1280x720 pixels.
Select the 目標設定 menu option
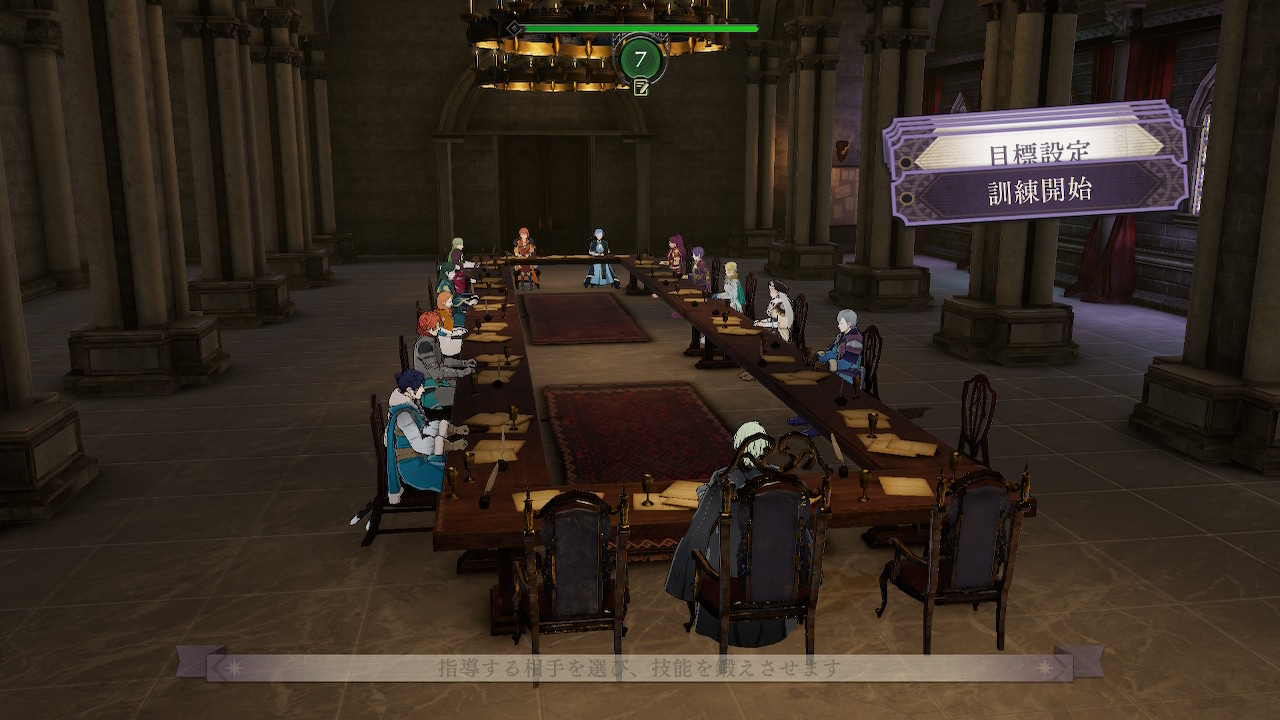[1040, 153]
